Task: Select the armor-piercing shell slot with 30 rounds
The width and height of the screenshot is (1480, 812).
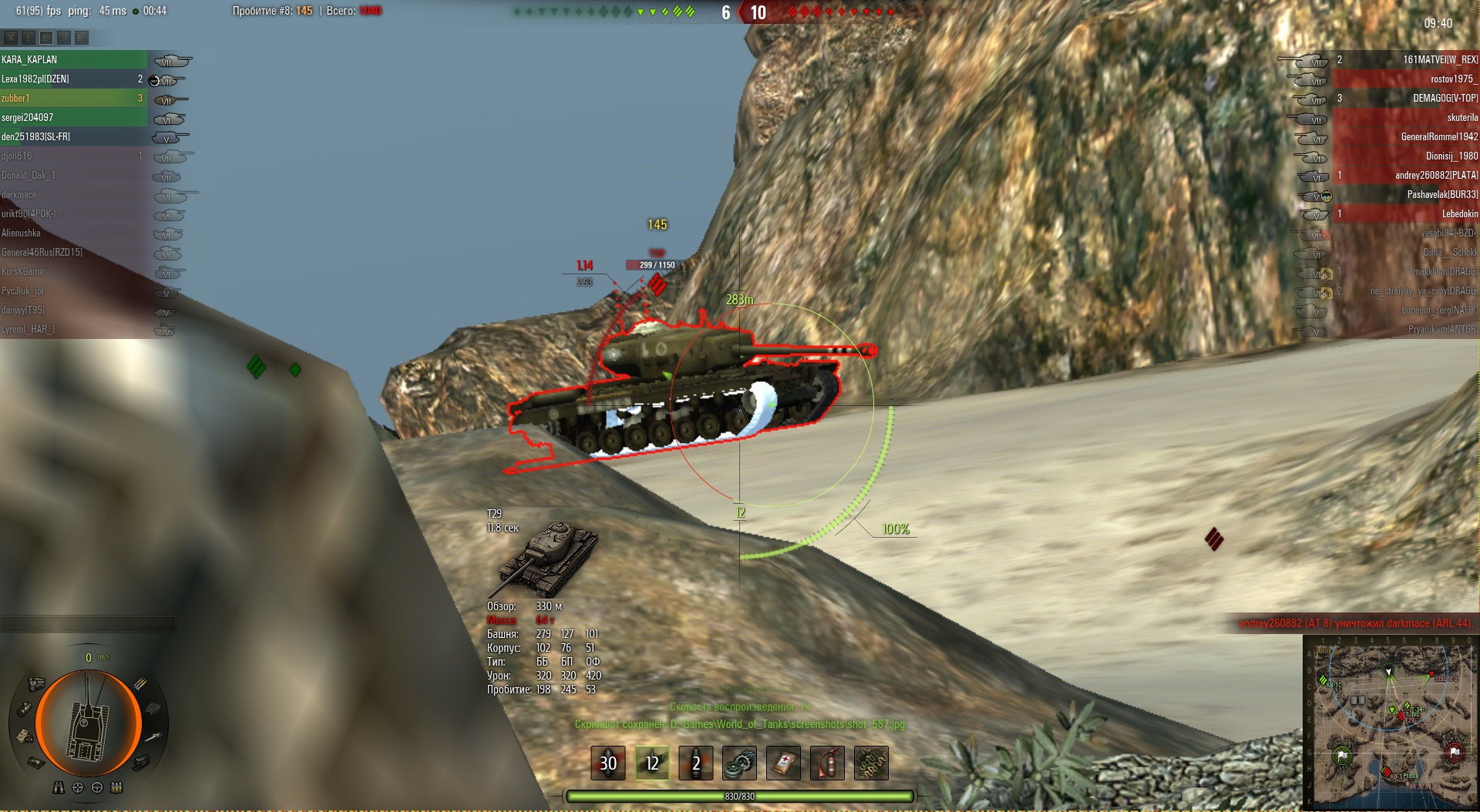Action: [x=608, y=763]
